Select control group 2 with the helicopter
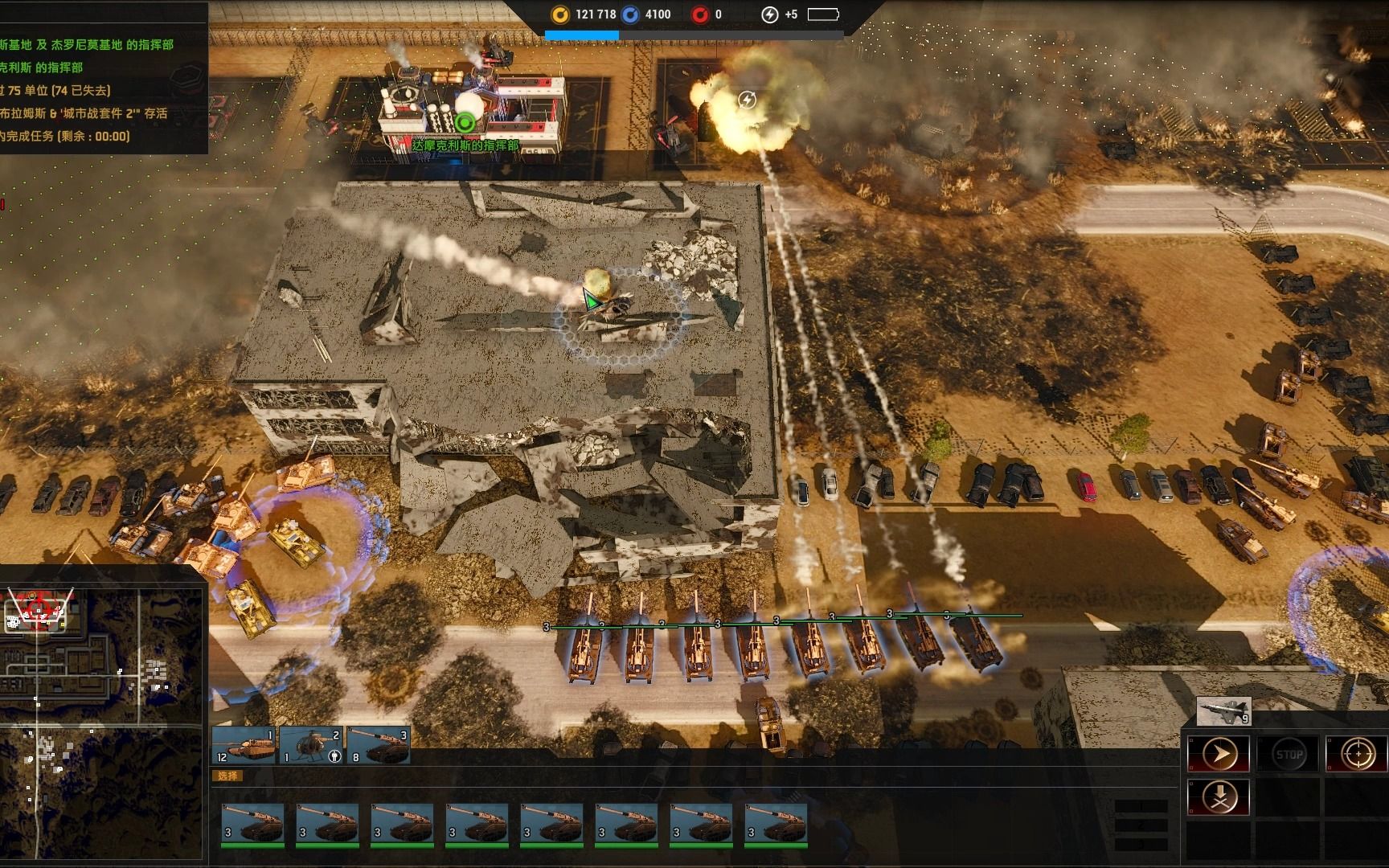This screenshot has width=1389, height=868. 312,746
